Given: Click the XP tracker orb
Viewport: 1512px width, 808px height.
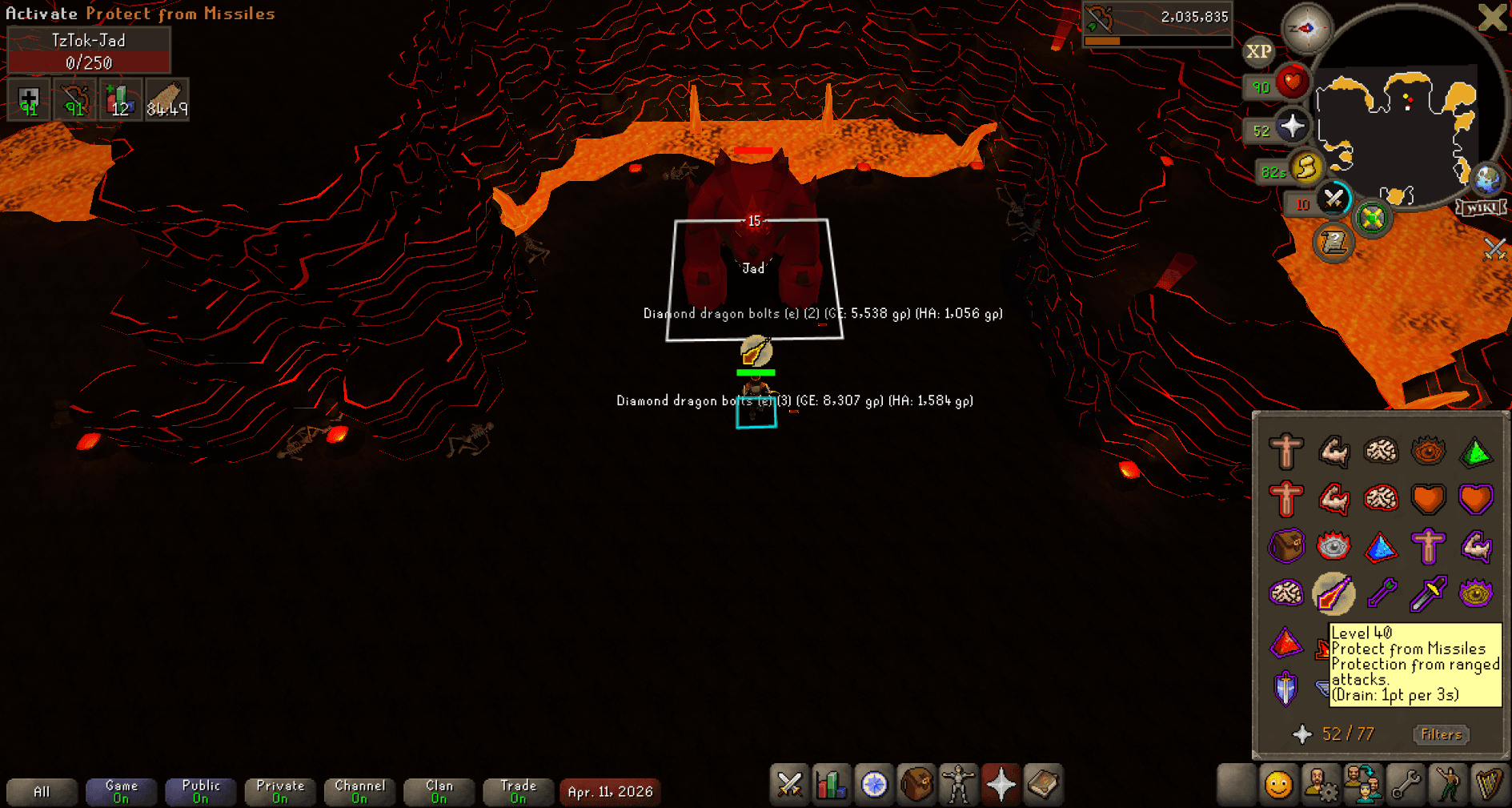Looking at the screenshot, I should [x=1258, y=53].
